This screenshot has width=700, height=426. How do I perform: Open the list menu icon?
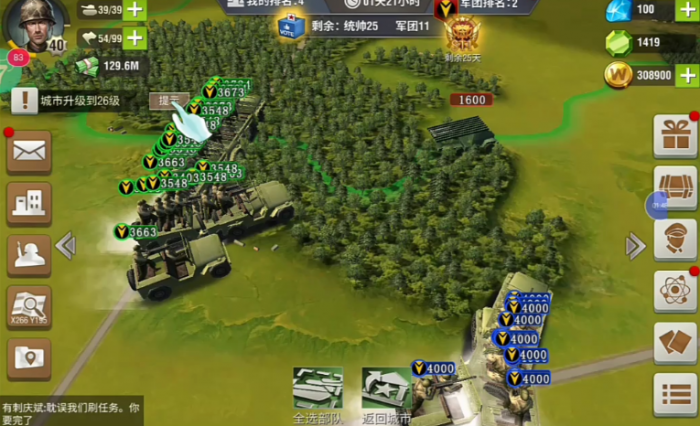[675, 395]
